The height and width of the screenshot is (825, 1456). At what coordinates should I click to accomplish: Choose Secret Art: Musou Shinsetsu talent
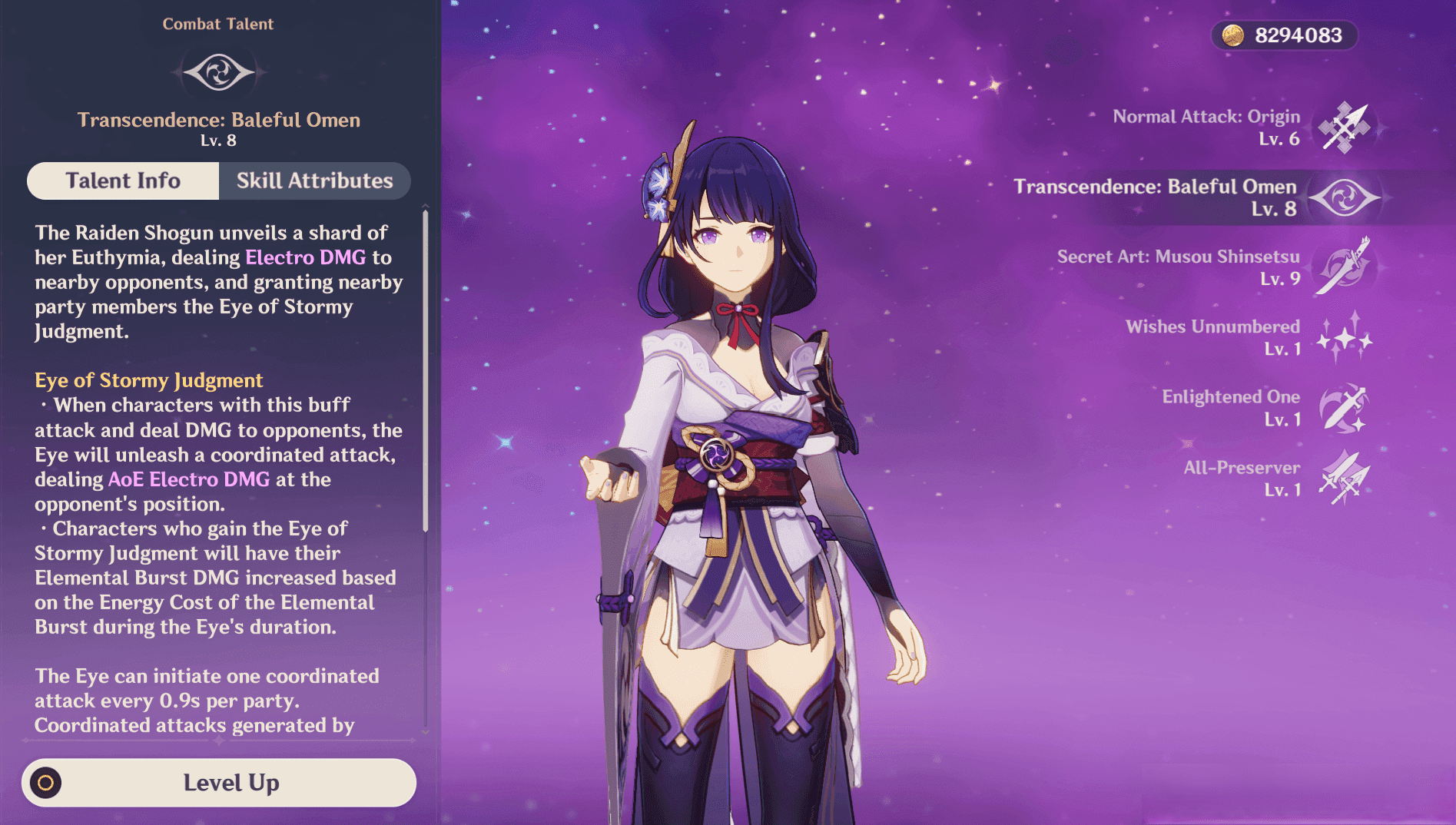click(1343, 267)
